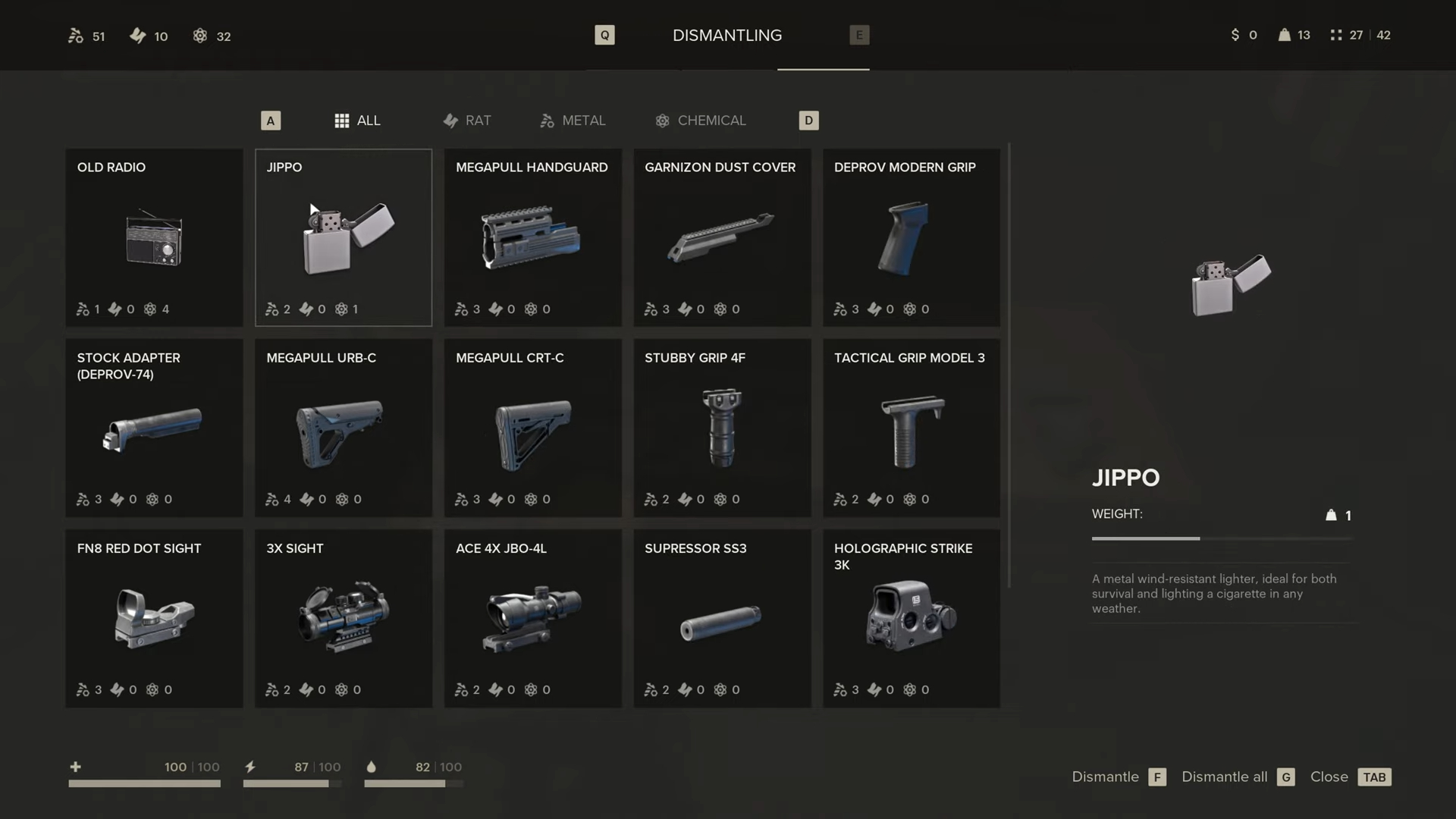
Task: Choose the Supressor SS3 tile
Action: pyautogui.click(x=722, y=619)
